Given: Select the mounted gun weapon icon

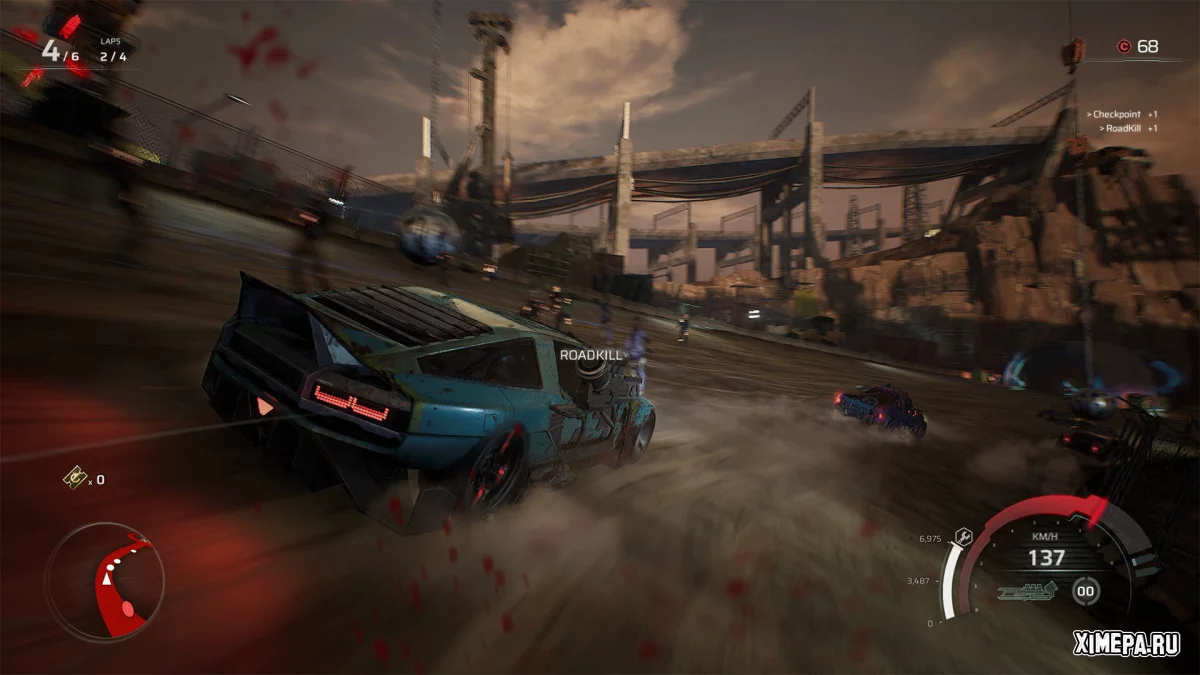Looking at the screenshot, I should pyautogui.click(x=1028, y=590).
